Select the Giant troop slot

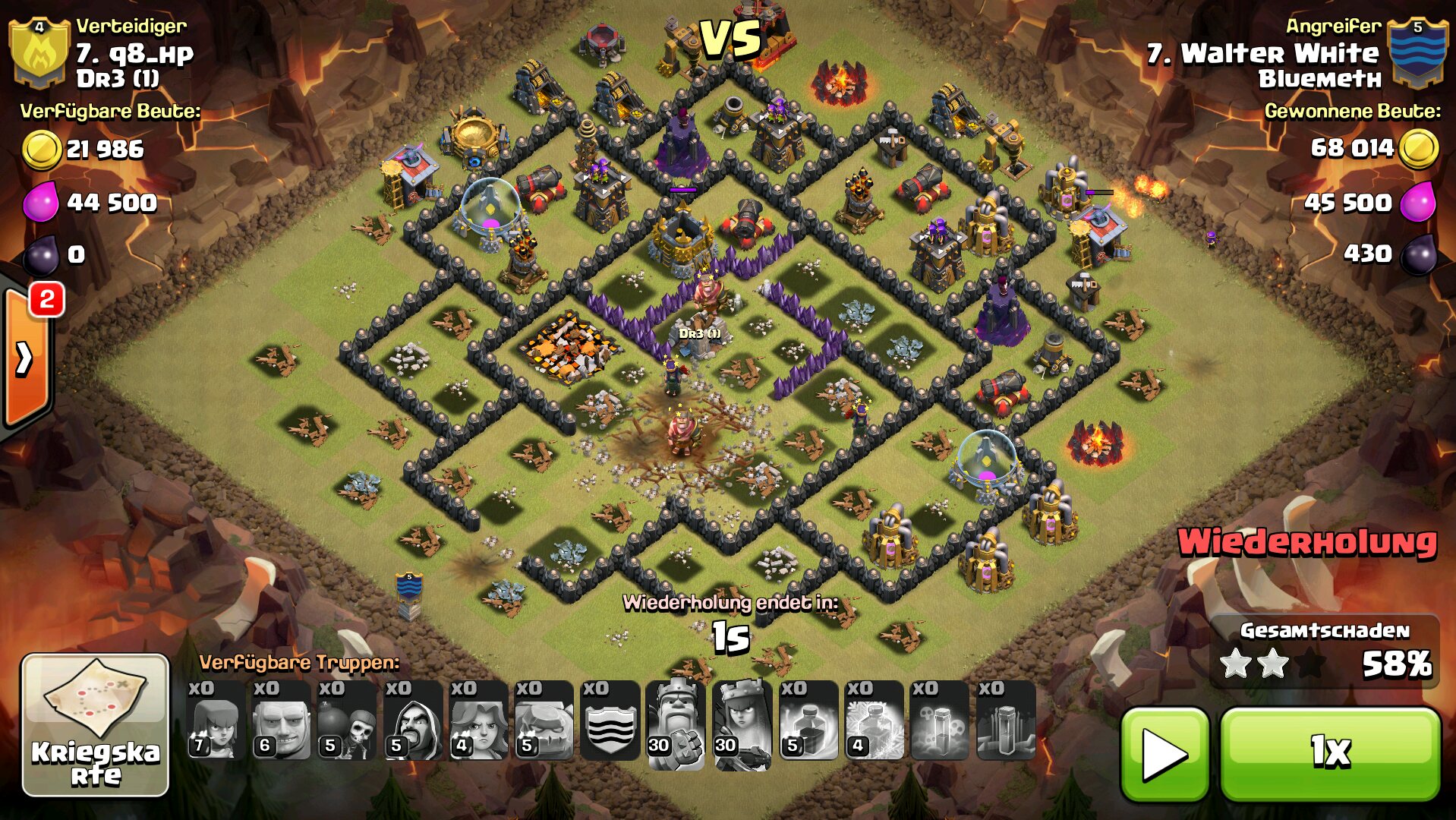[x=281, y=721]
